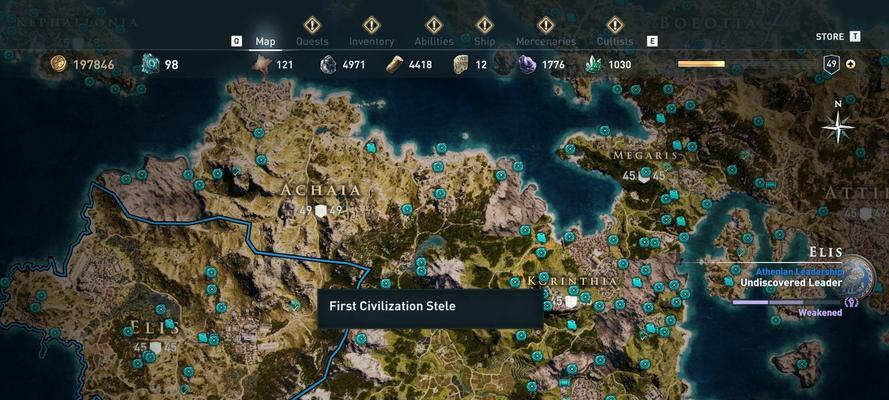This screenshot has width=889, height=400.
Task: Show the Cultists tab
Action: click(x=614, y=42)
